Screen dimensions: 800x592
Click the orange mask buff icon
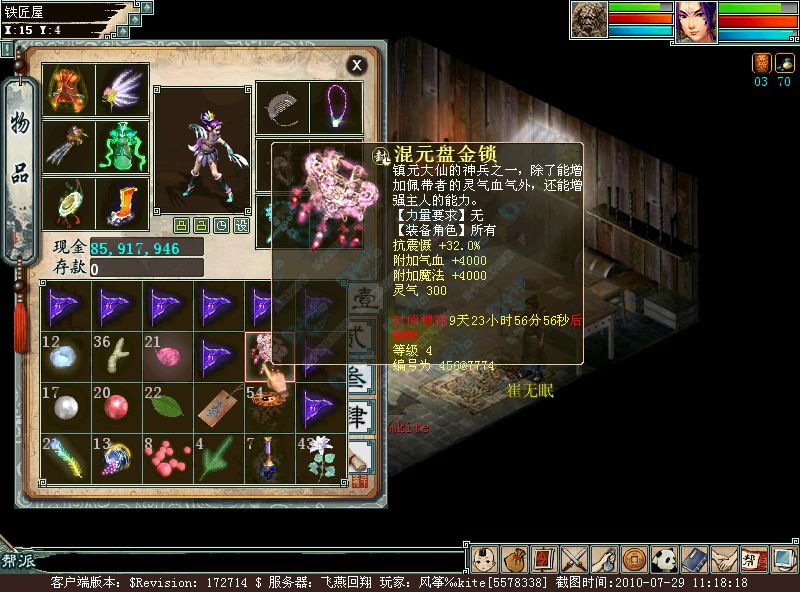pyautogui.click(x=760, y=62)
